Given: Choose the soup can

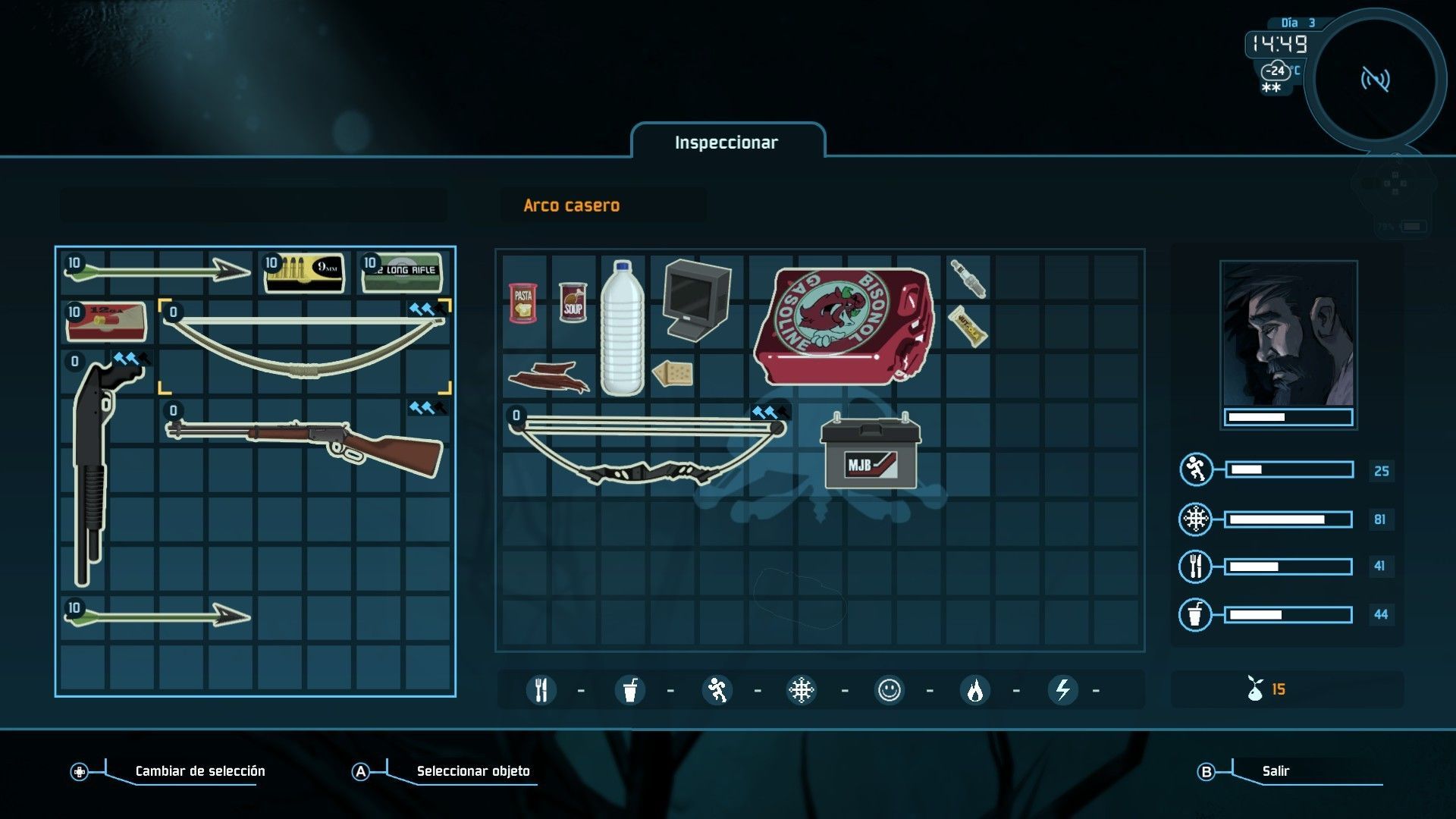Looking at the screenshot, I should 573,303.
